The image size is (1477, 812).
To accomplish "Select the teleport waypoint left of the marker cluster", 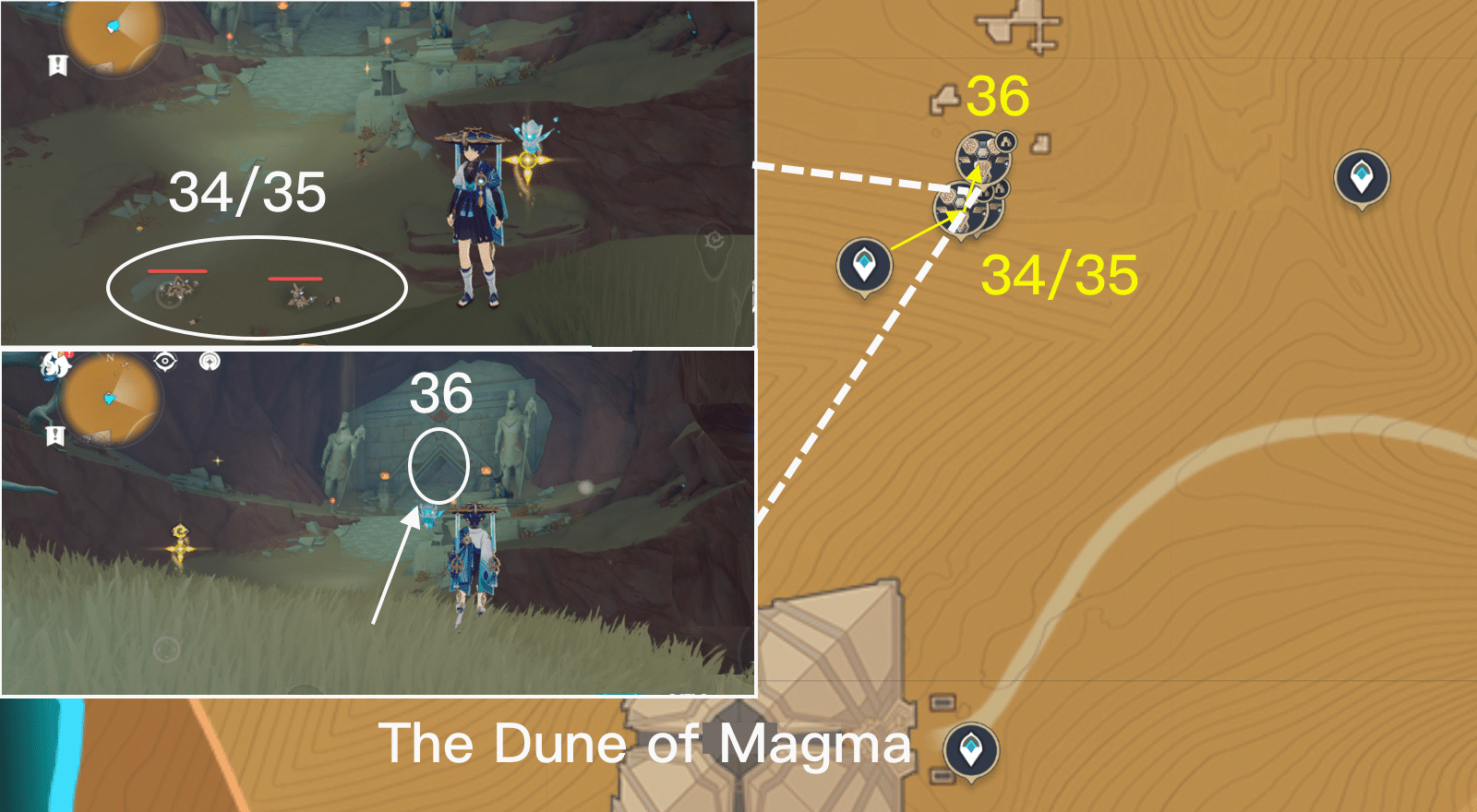I will pyautogui.click(x=863, y=266).
